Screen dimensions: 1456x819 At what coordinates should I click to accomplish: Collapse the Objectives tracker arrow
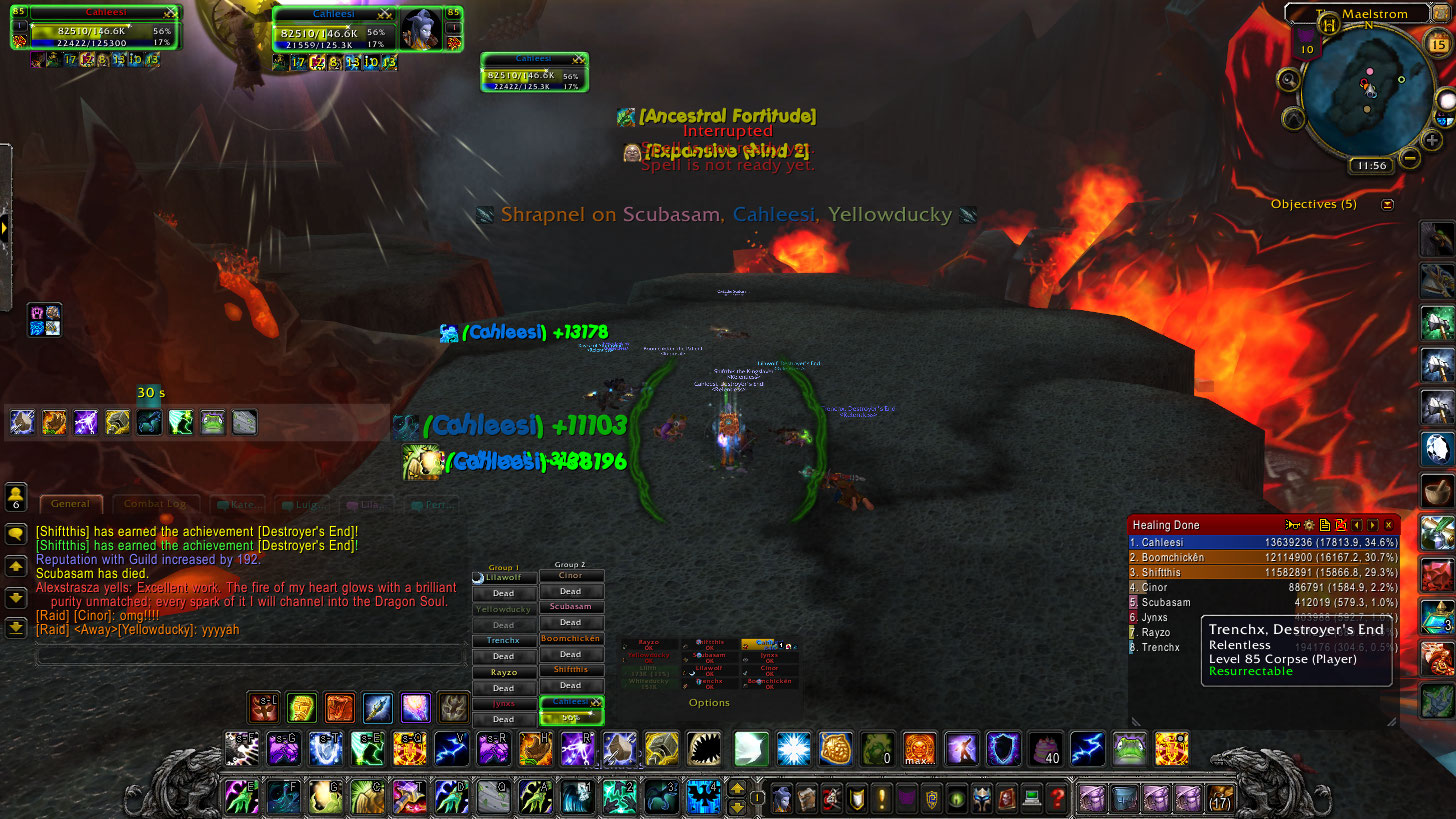[1387, 204]
